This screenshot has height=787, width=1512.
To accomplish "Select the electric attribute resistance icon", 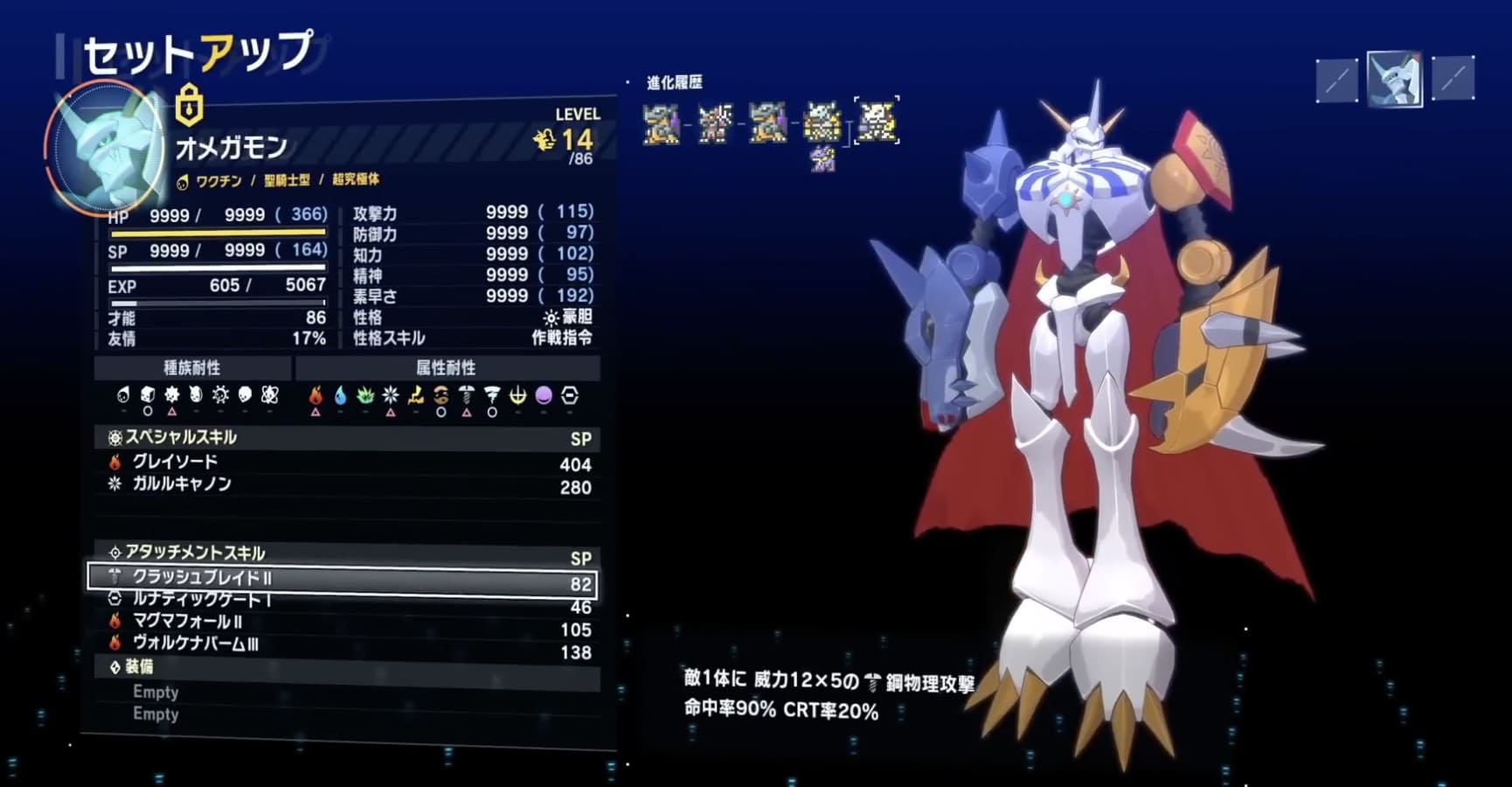I will coord(414,396).
